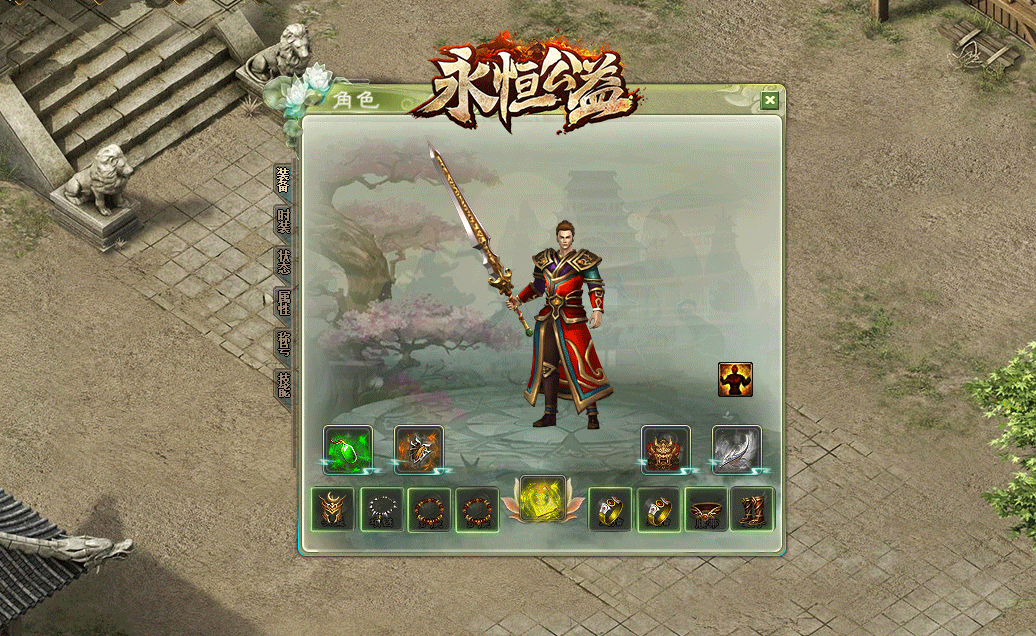Open the 时装 fashion tab

(x=284, y=220)
